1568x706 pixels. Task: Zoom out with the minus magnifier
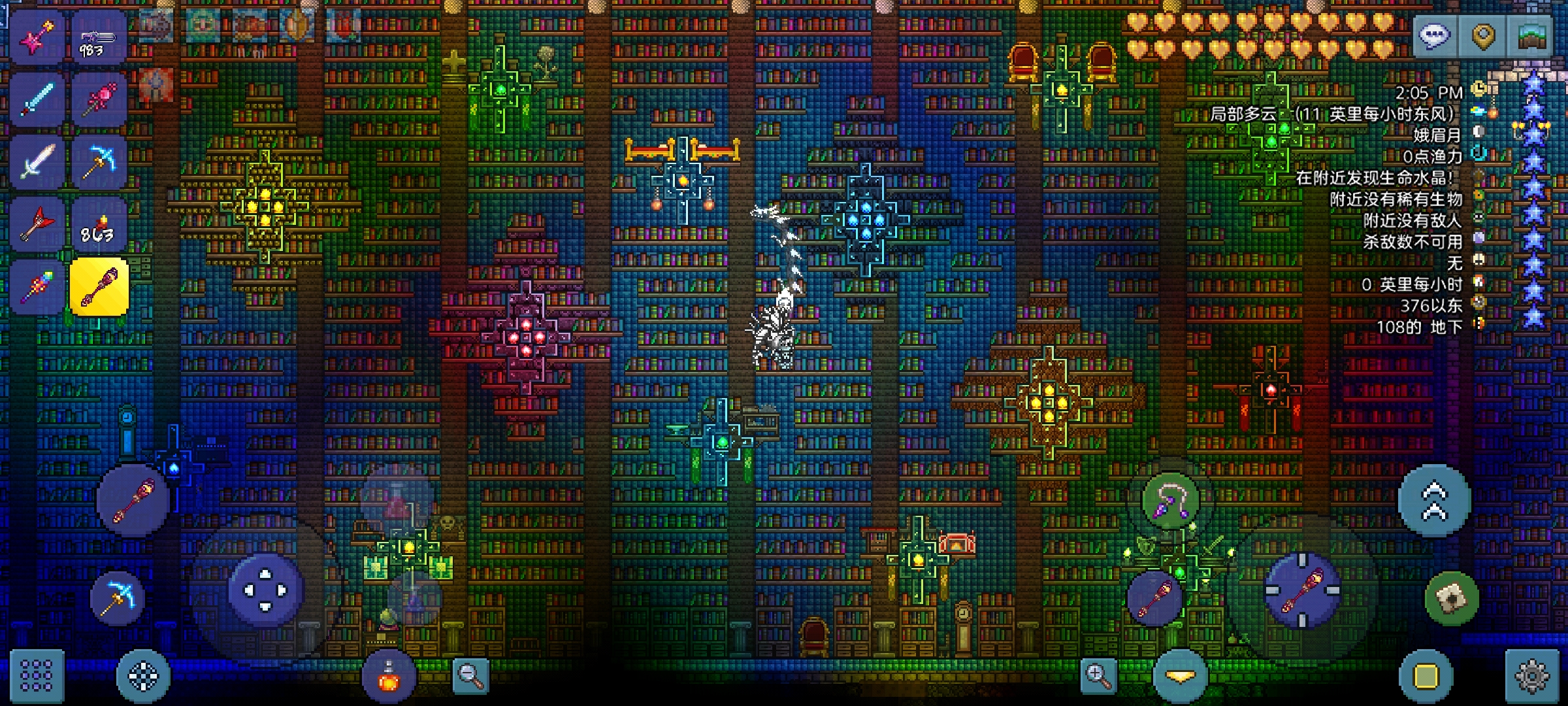[470, 676]
